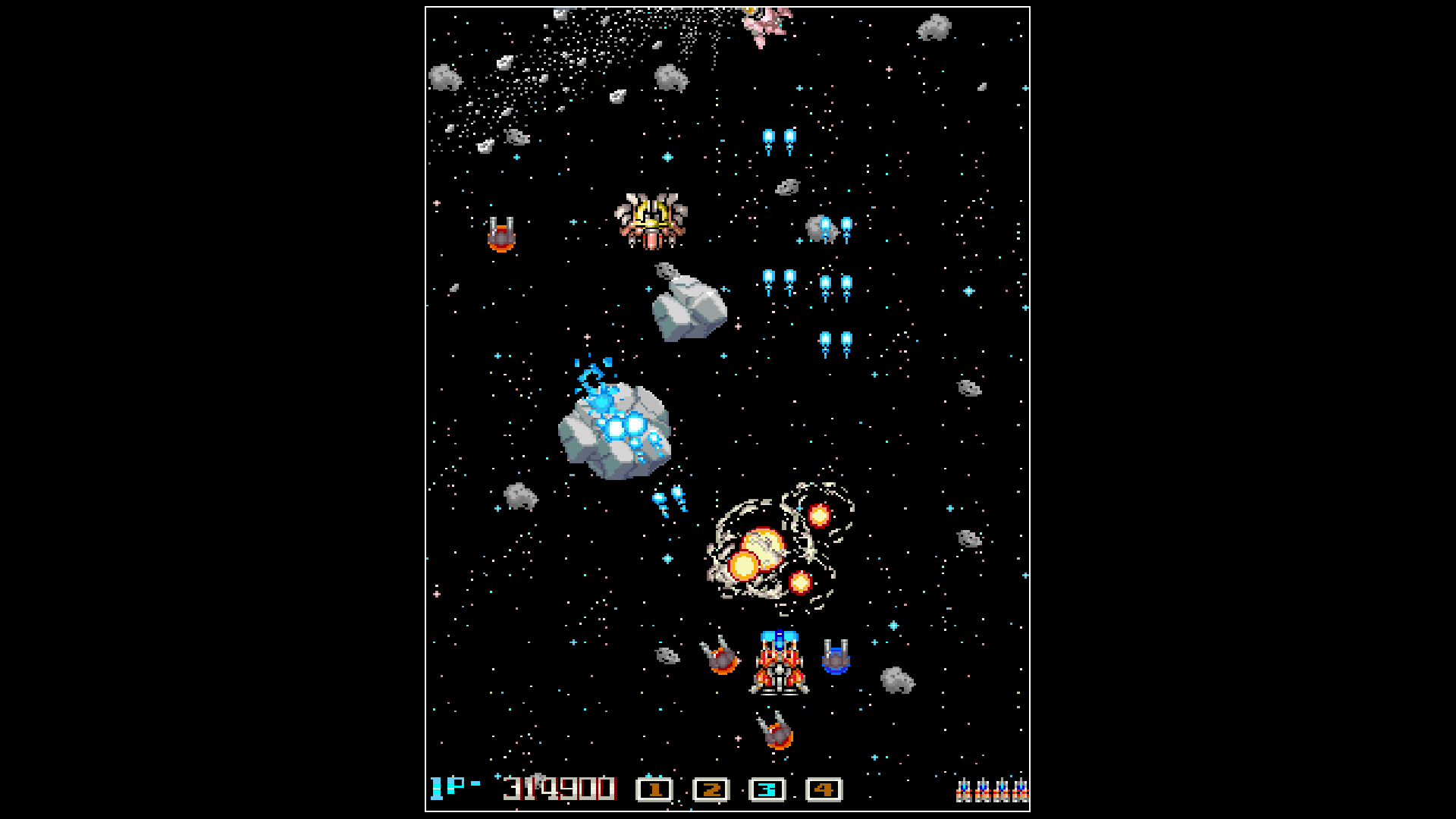1456x819 pixels.
Task: Click the highlighted weapon slot 3
Action: (x=766, y=789)
